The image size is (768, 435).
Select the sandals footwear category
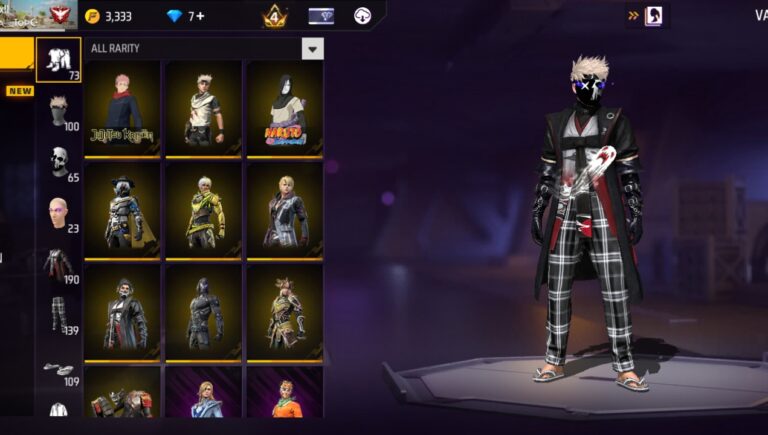tap(58, 370)
